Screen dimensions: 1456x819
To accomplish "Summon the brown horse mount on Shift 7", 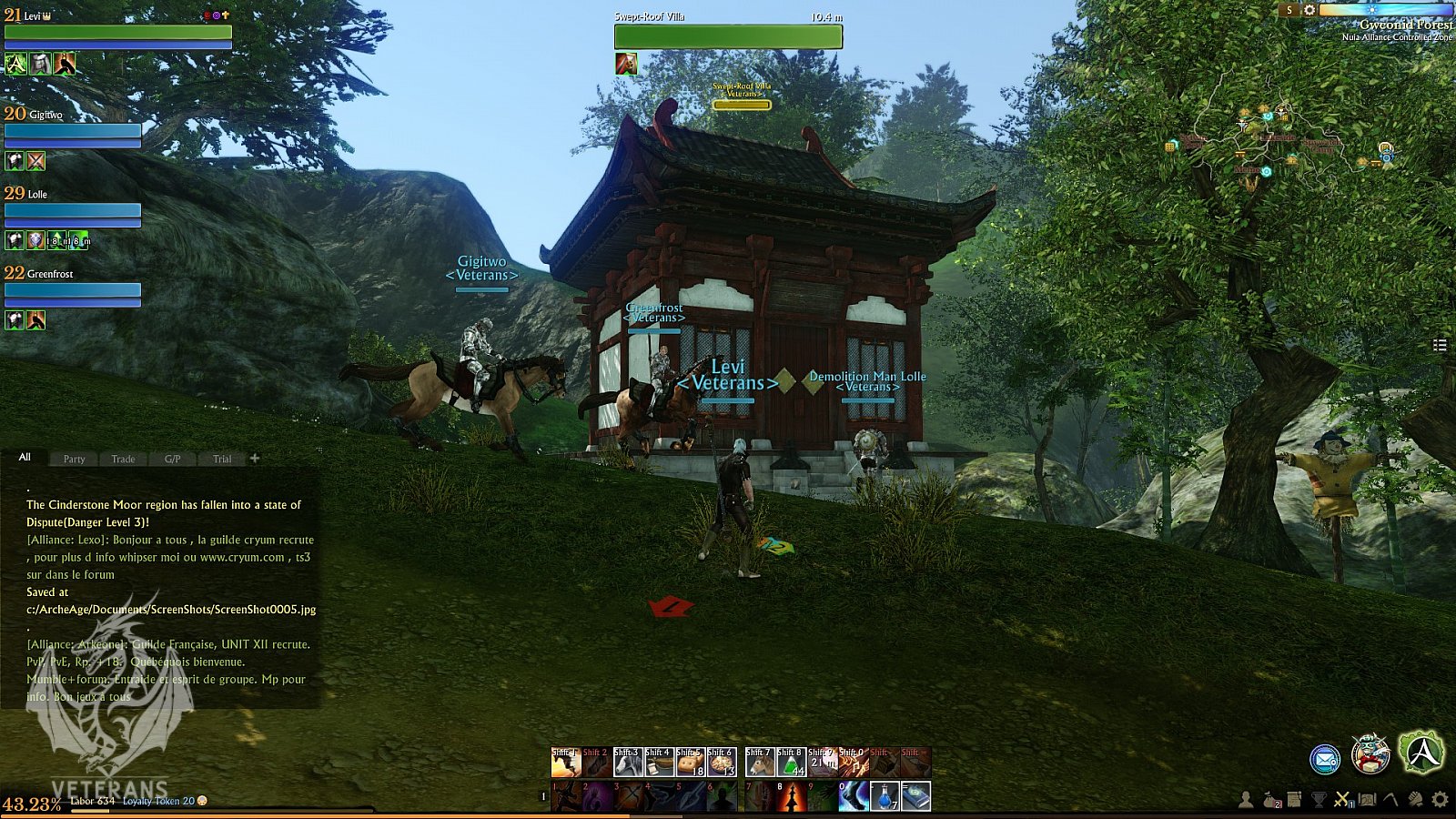I will [x=760, y=763].
